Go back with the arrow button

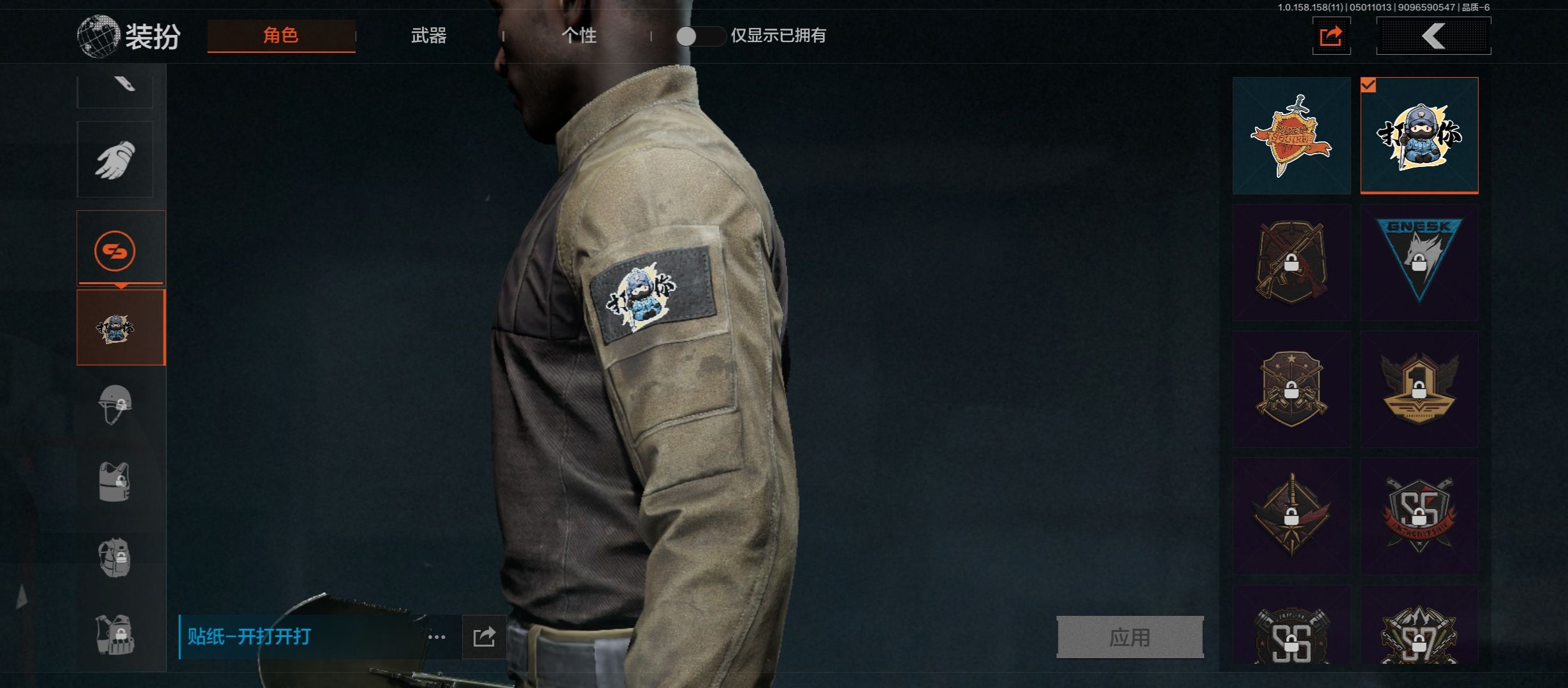[x=1434, y=36]
